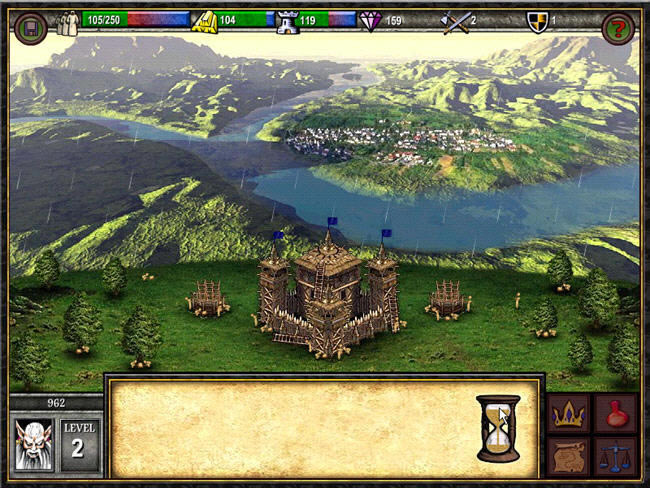The height and width of the screenshot is (488, 650).
Task: Click the hourglass end turn button
Action: click(497, 427)
